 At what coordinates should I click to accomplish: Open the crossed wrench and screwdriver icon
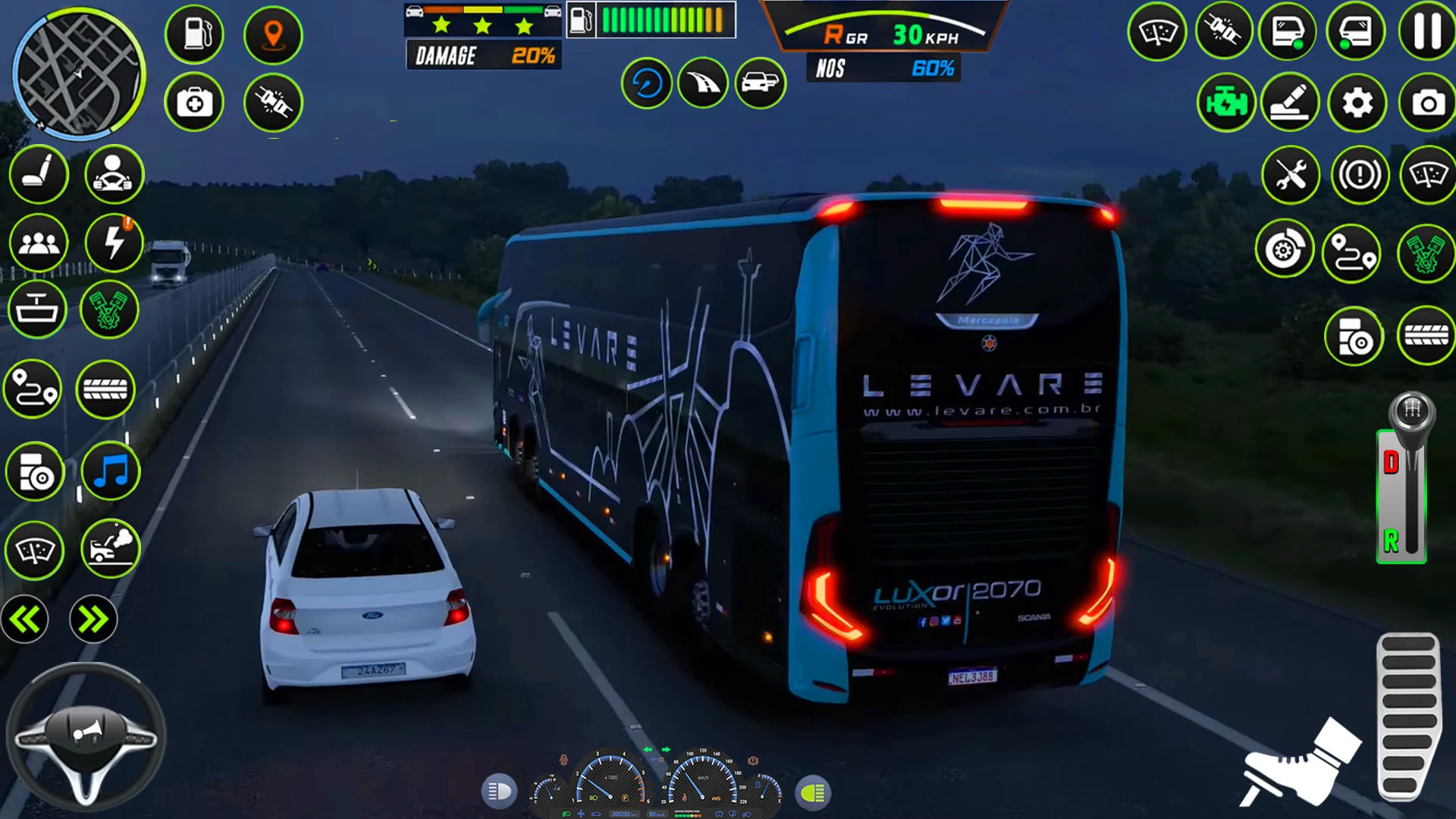(1291, 175)
